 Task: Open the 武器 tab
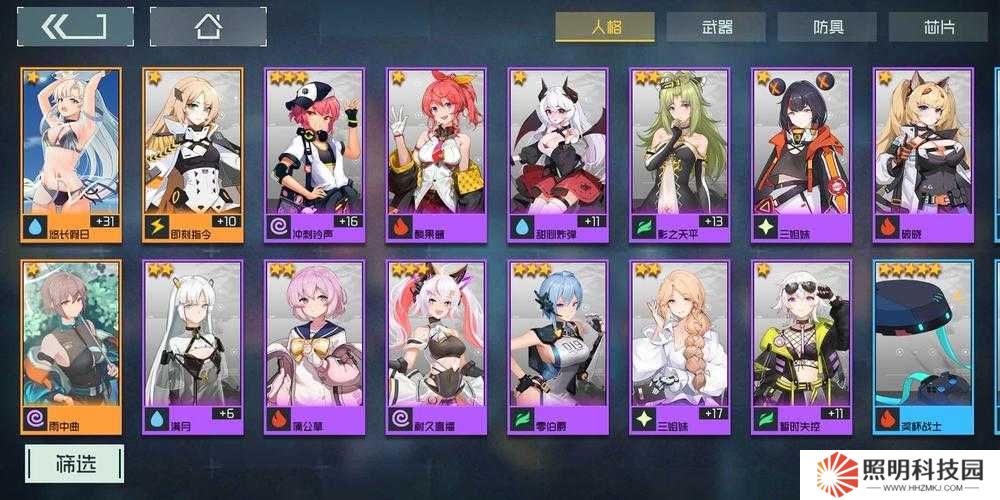(x=715, y=28)
